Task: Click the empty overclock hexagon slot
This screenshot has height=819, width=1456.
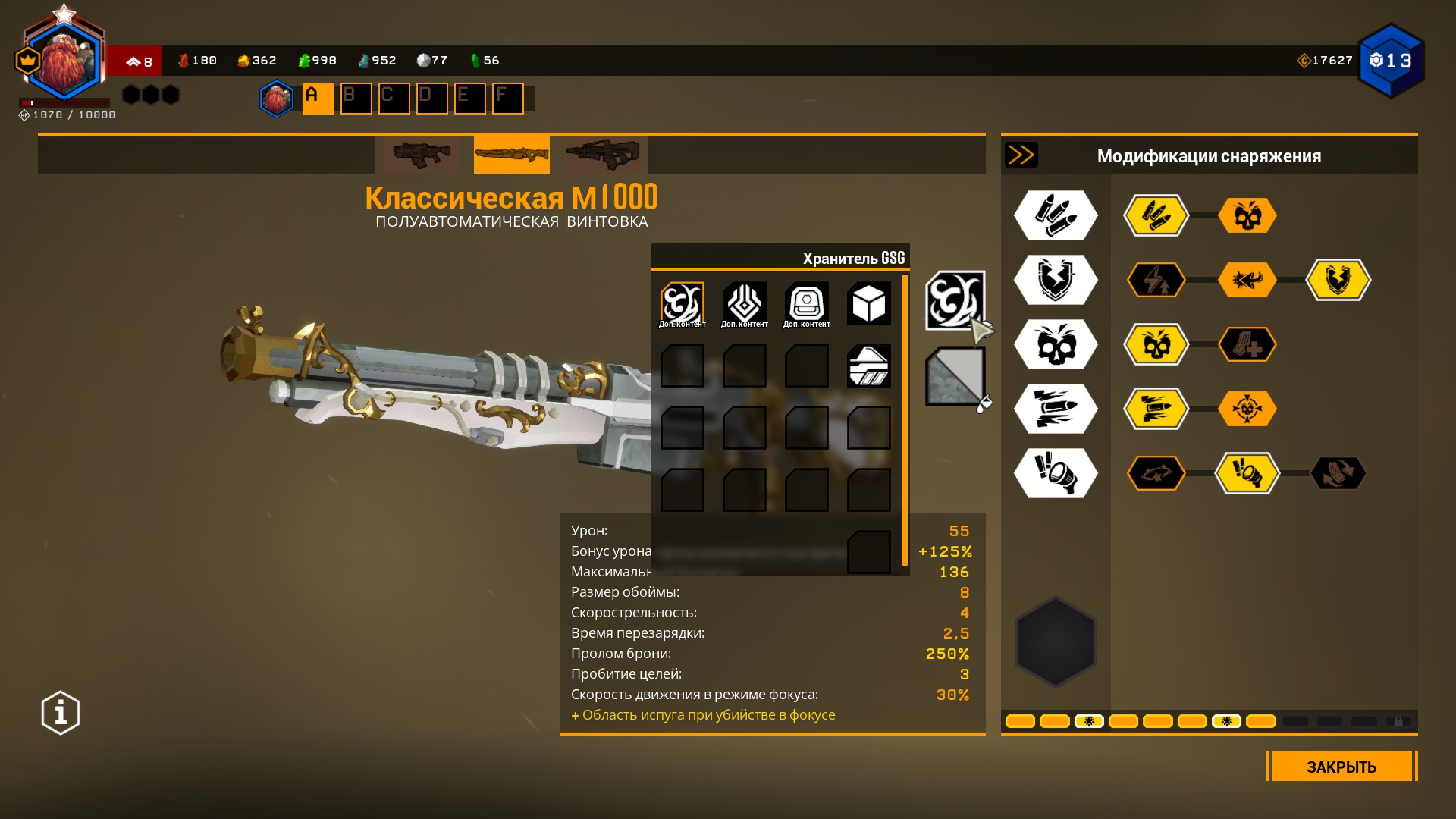Action: tap(1056, 642)
